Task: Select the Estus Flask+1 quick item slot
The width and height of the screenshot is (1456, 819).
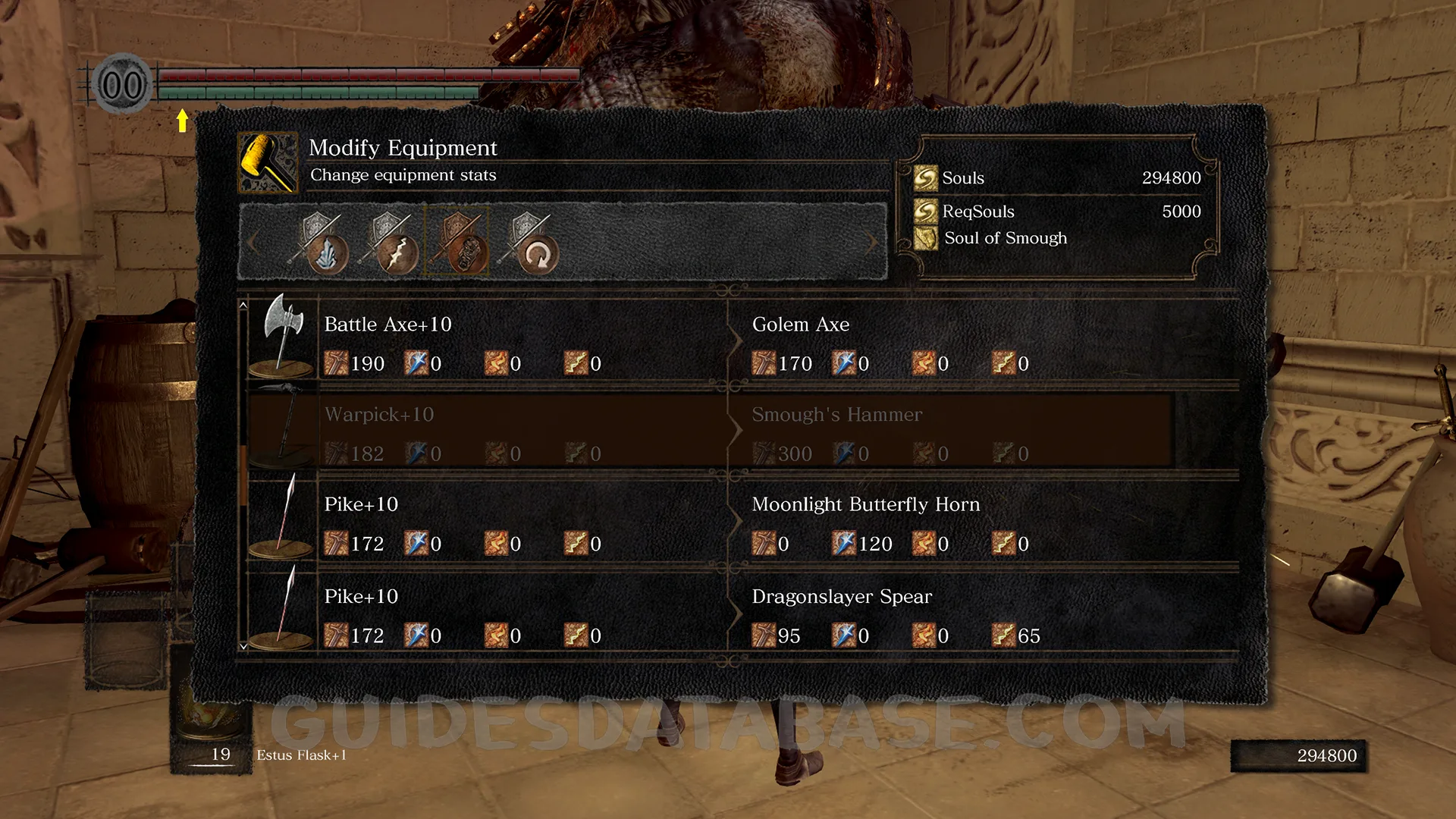Action: (x=212, y=730)
